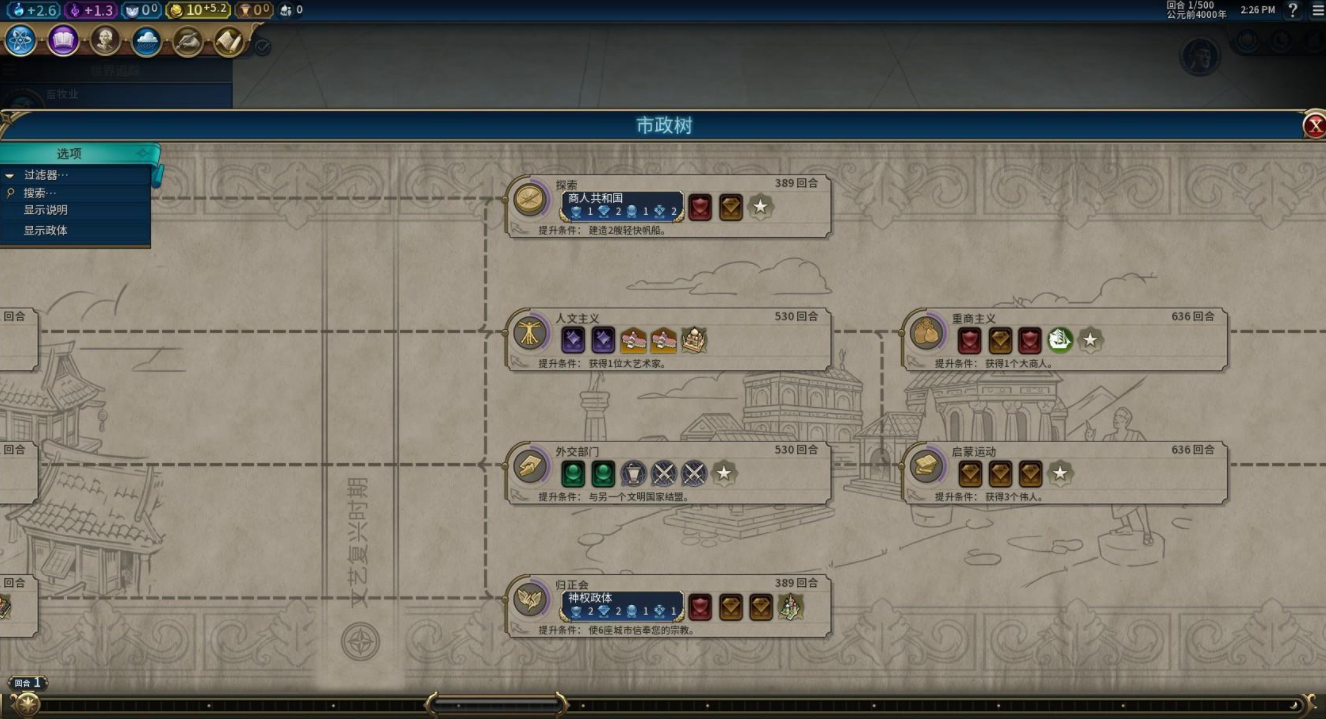
Task: Close the civics tree window
Action: click(x=1313, y=126)
